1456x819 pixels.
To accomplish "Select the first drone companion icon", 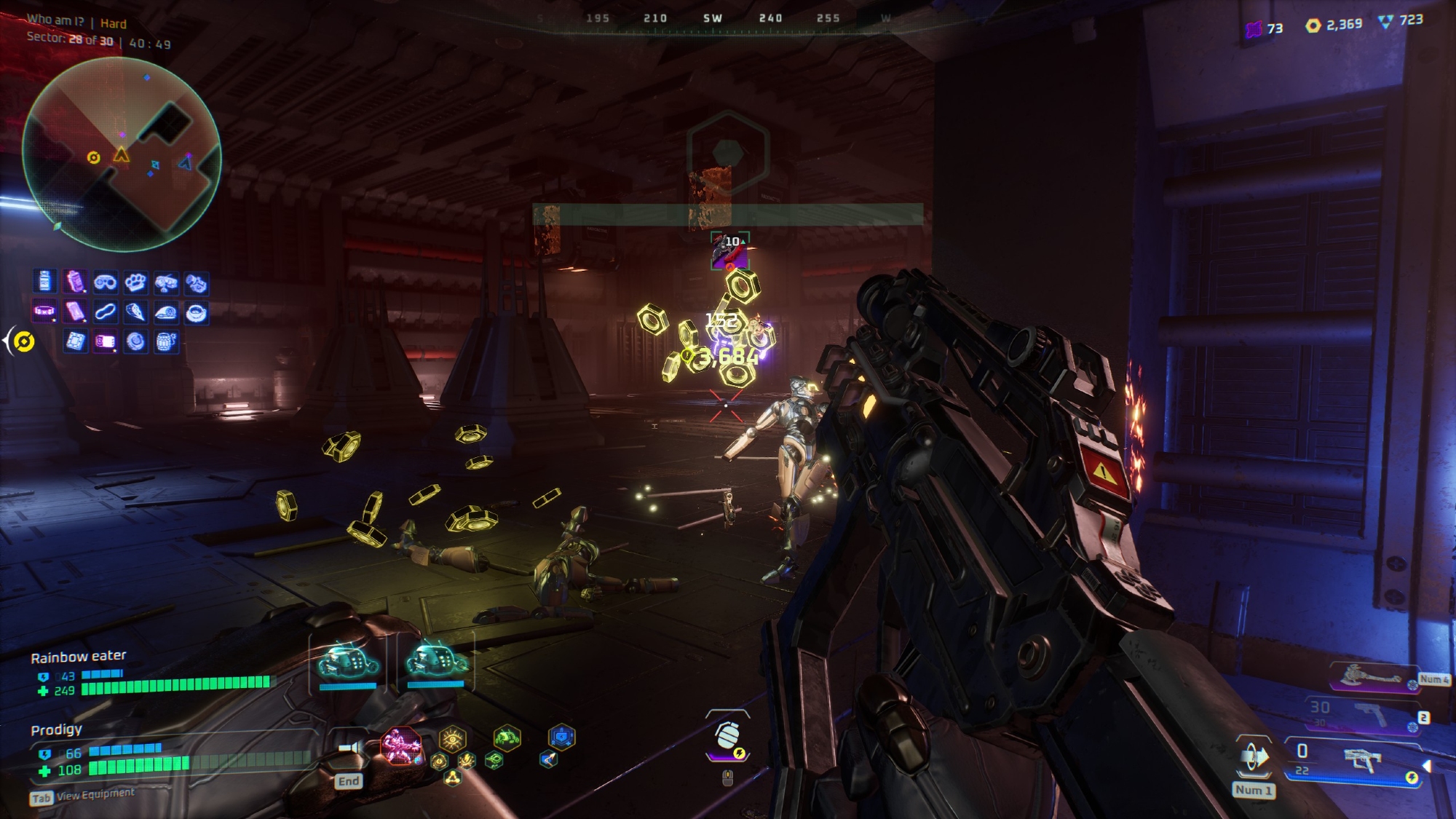I will [x=349, y=661].
